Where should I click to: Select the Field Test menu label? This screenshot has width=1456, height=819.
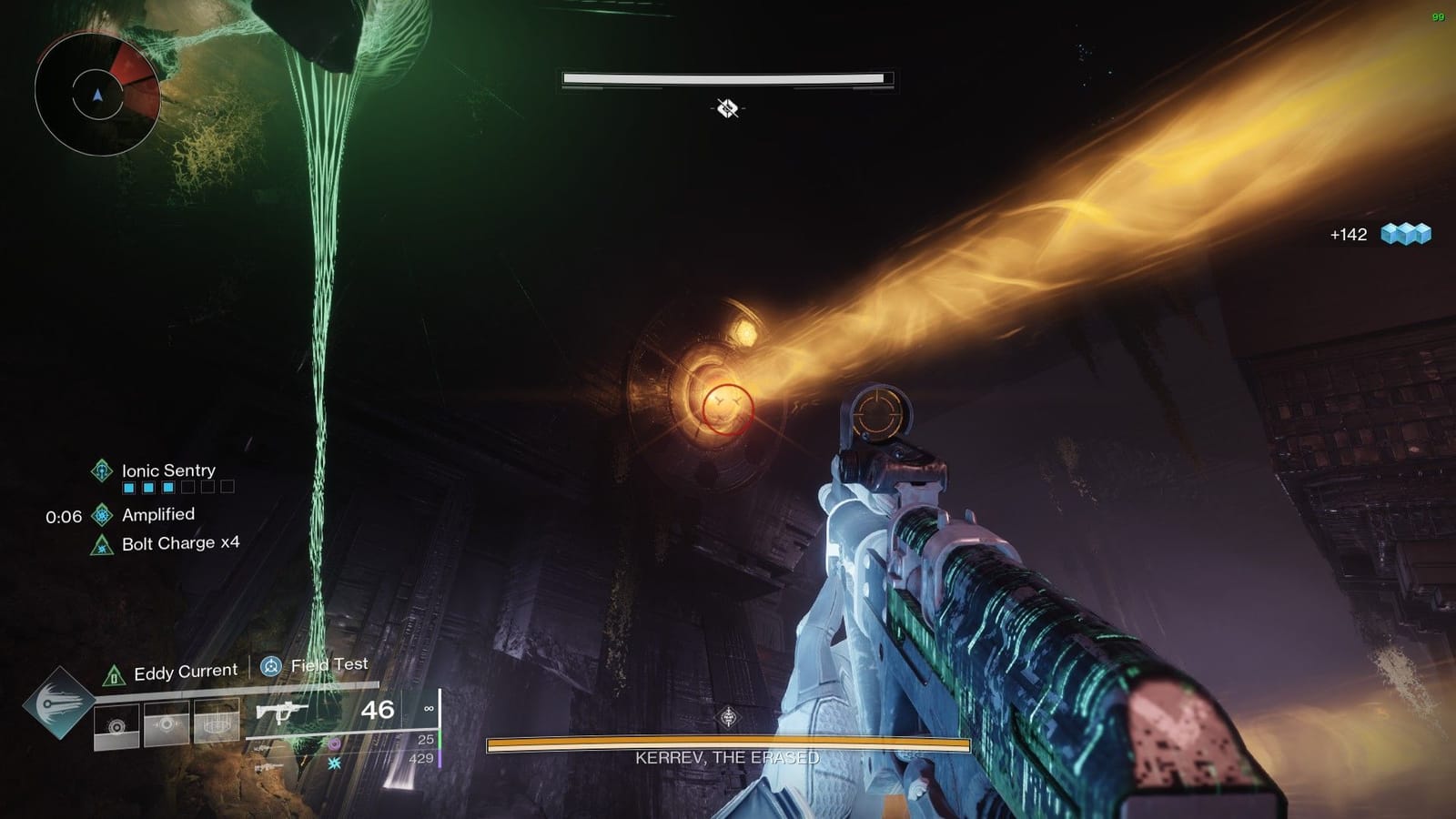coord(329,664)
